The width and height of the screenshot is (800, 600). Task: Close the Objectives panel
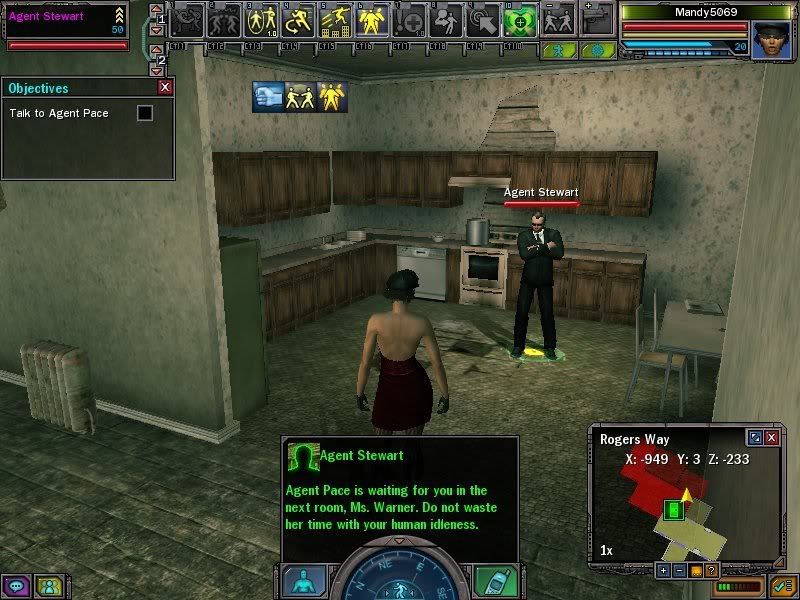click(165, 88)
